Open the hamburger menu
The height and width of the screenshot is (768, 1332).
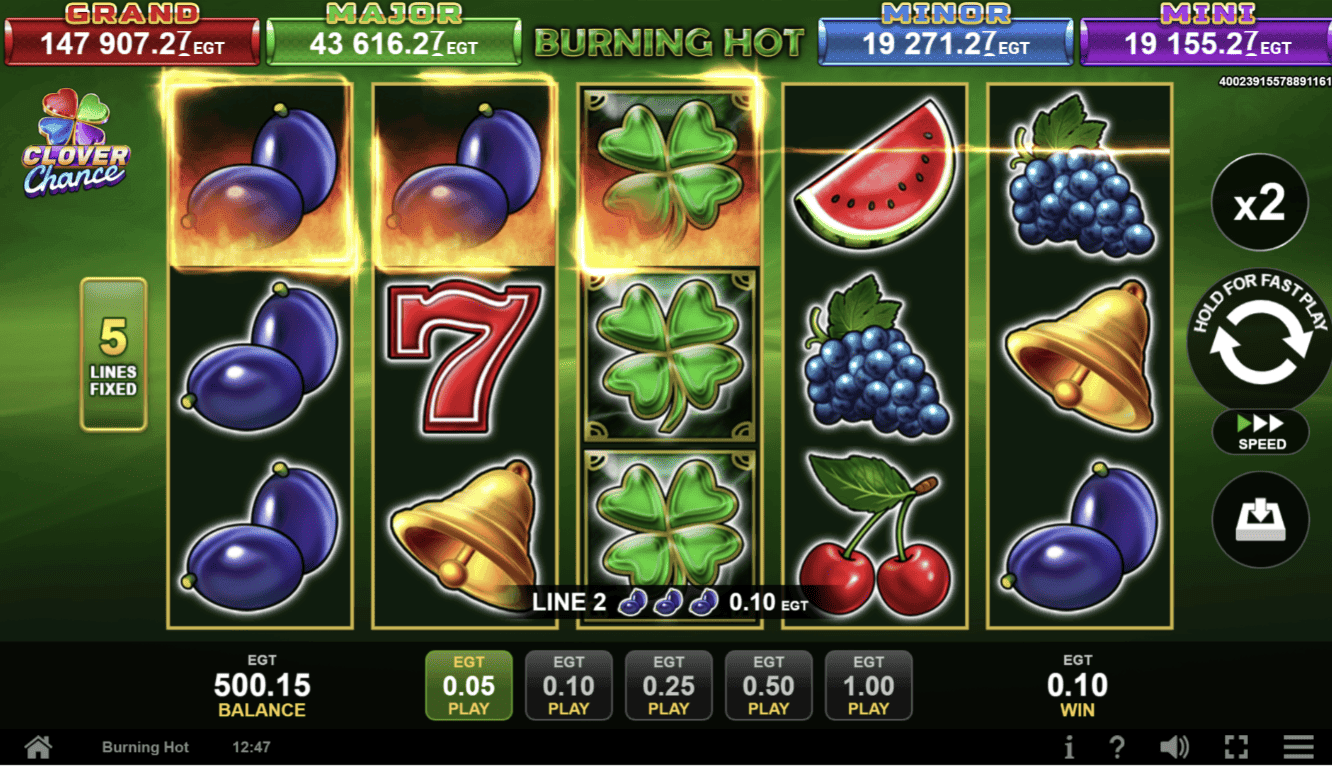tap(1298, 747)
